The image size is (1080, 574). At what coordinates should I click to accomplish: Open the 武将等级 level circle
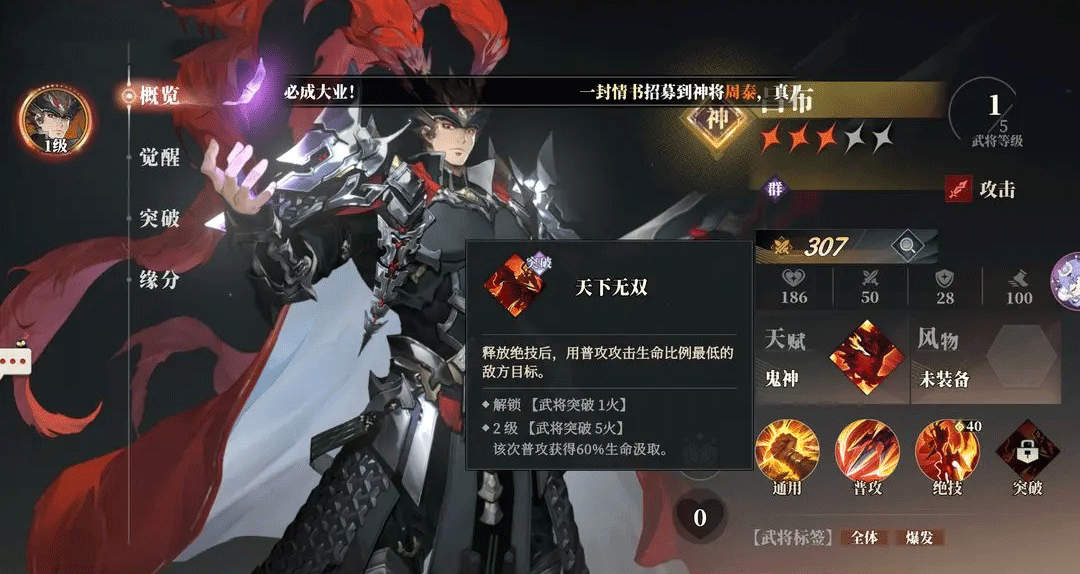point(995,113)
